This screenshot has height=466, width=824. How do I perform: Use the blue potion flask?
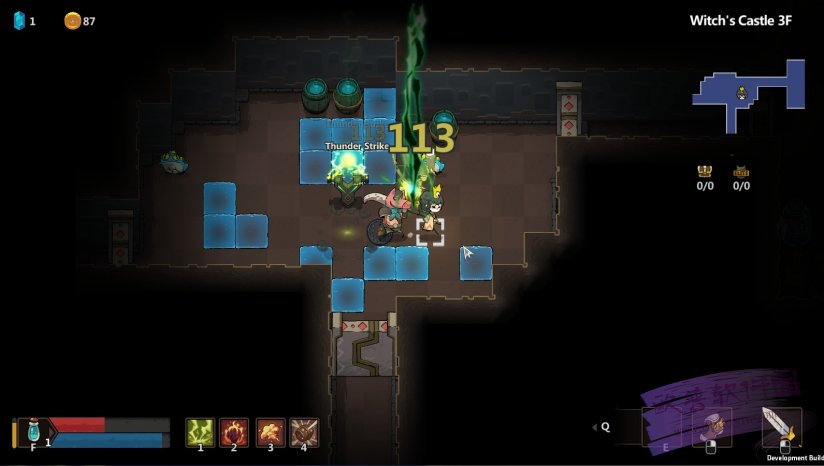point(34,432)
